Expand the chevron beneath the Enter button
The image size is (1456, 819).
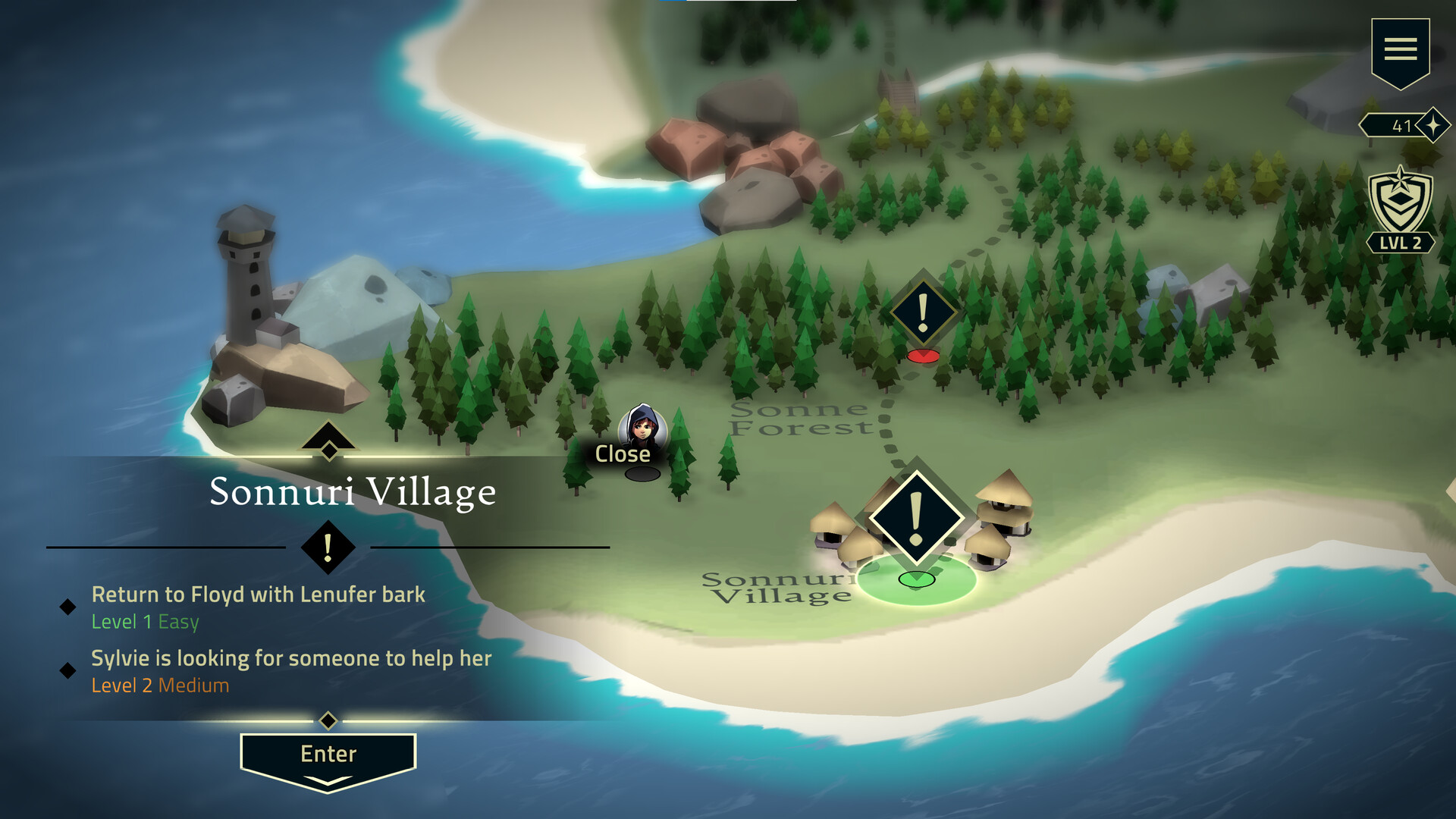(x=327, y=781)
